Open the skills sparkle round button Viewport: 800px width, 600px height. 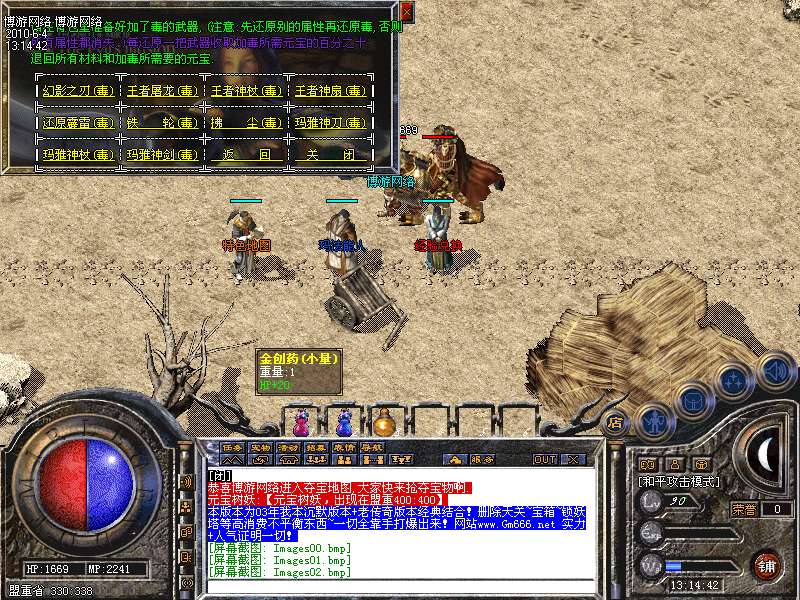click(x=735, y=381)
